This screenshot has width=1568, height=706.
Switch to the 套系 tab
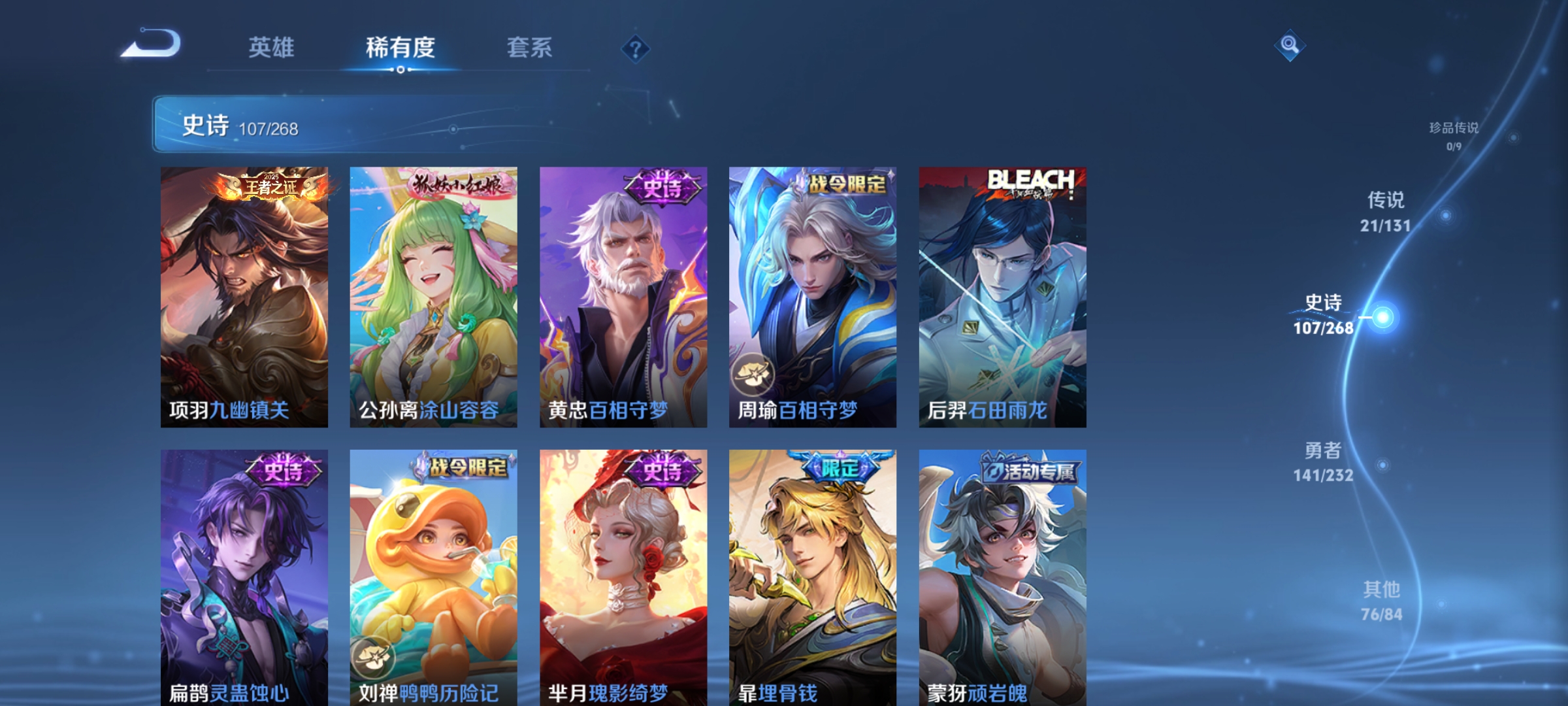530,47
